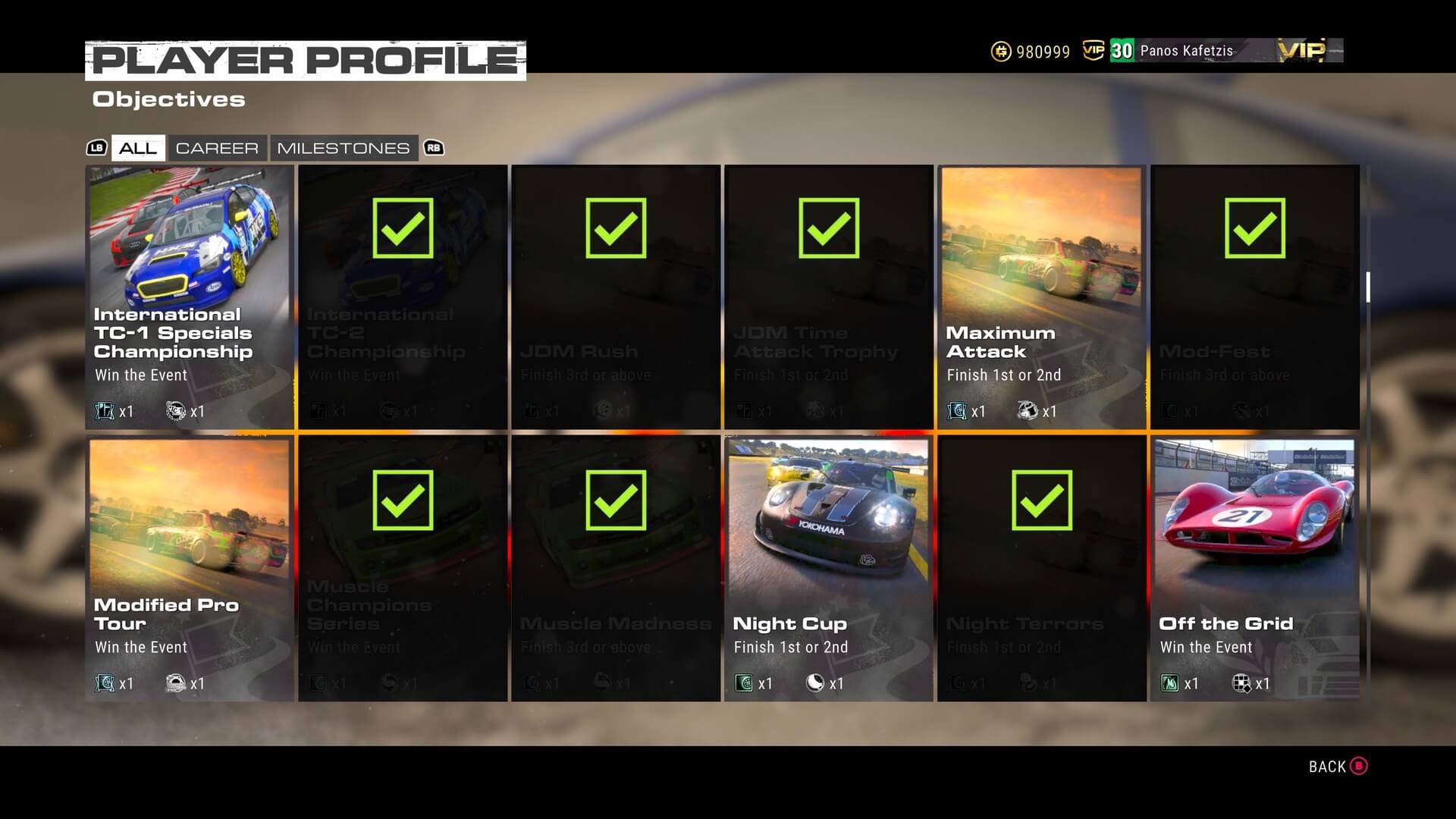
Task: Click the reward icon on the Night Cup card
Action: point(745,682)
